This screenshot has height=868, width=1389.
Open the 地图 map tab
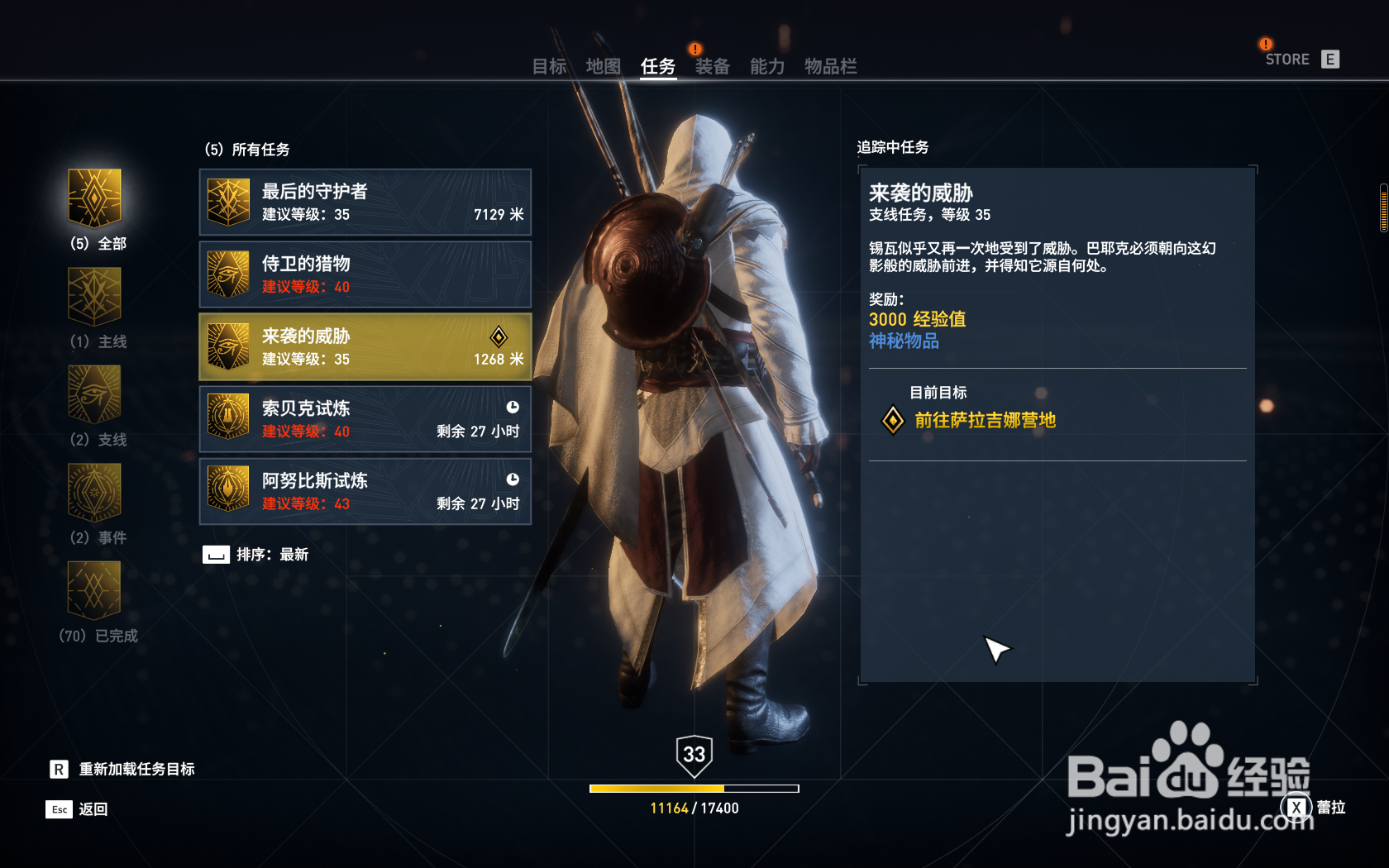(x=603, y=66)
